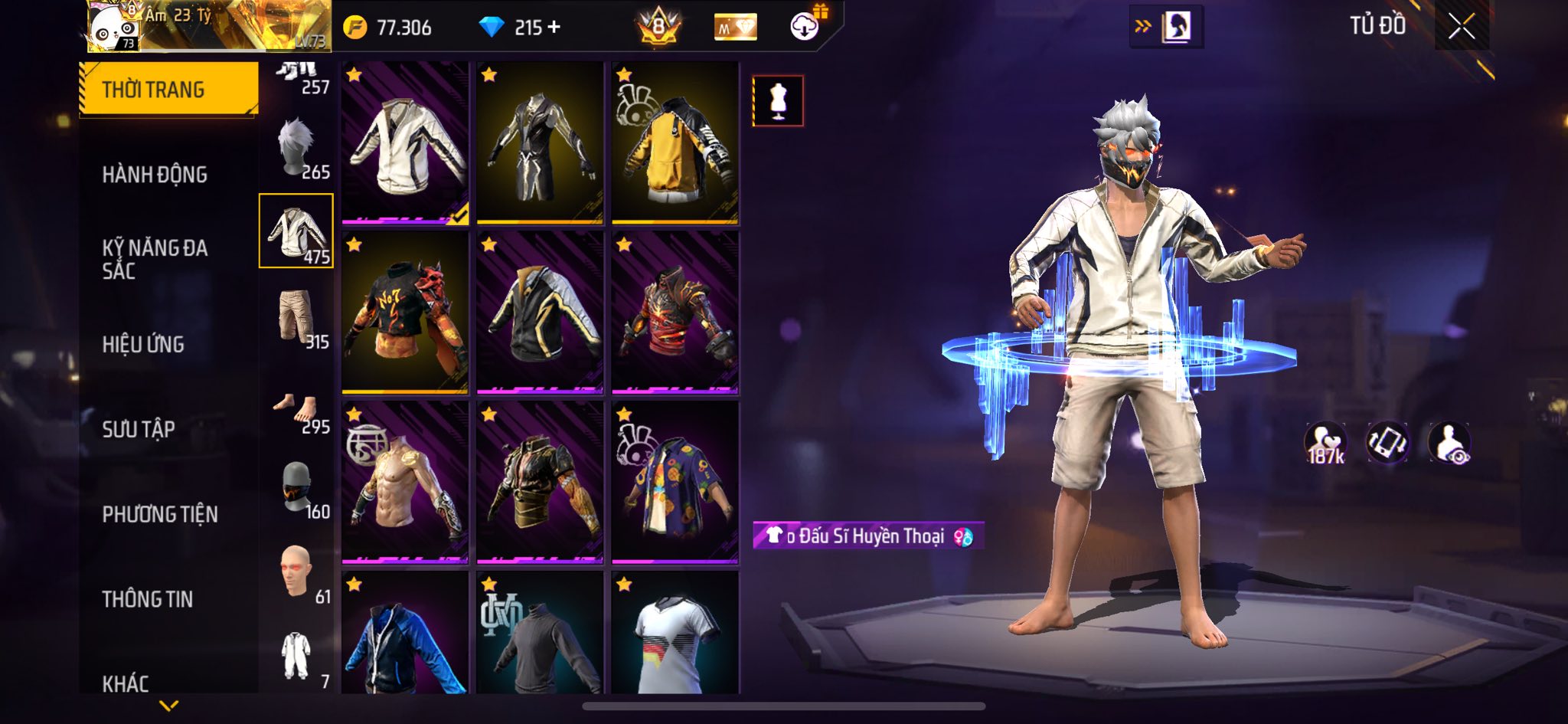
Task: Choose the hair category with 265 items
Action: (x=296, y=148)
